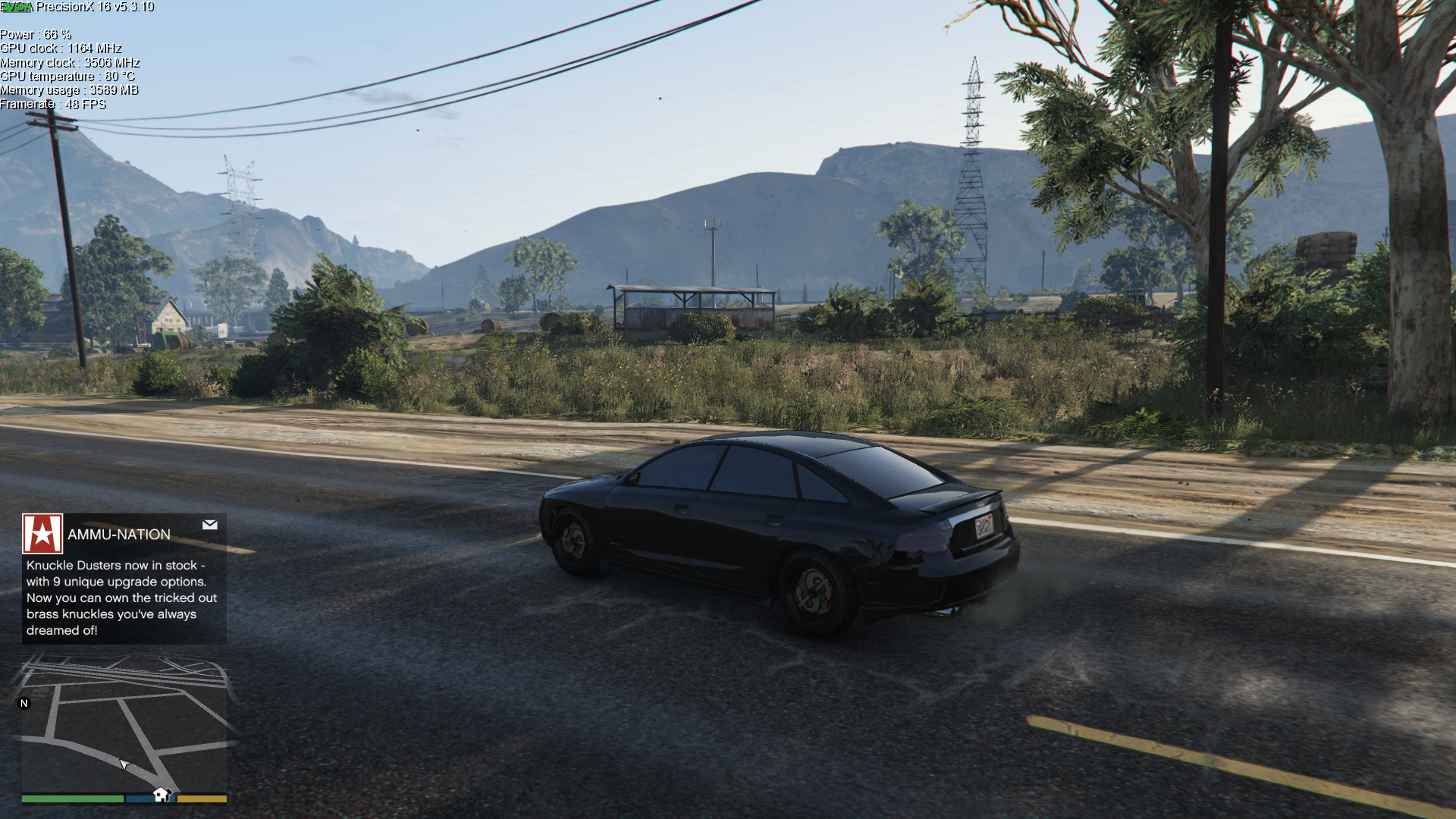
Task: Click the Ammu-Nation star logo icon
Action: tap(42, 534)
